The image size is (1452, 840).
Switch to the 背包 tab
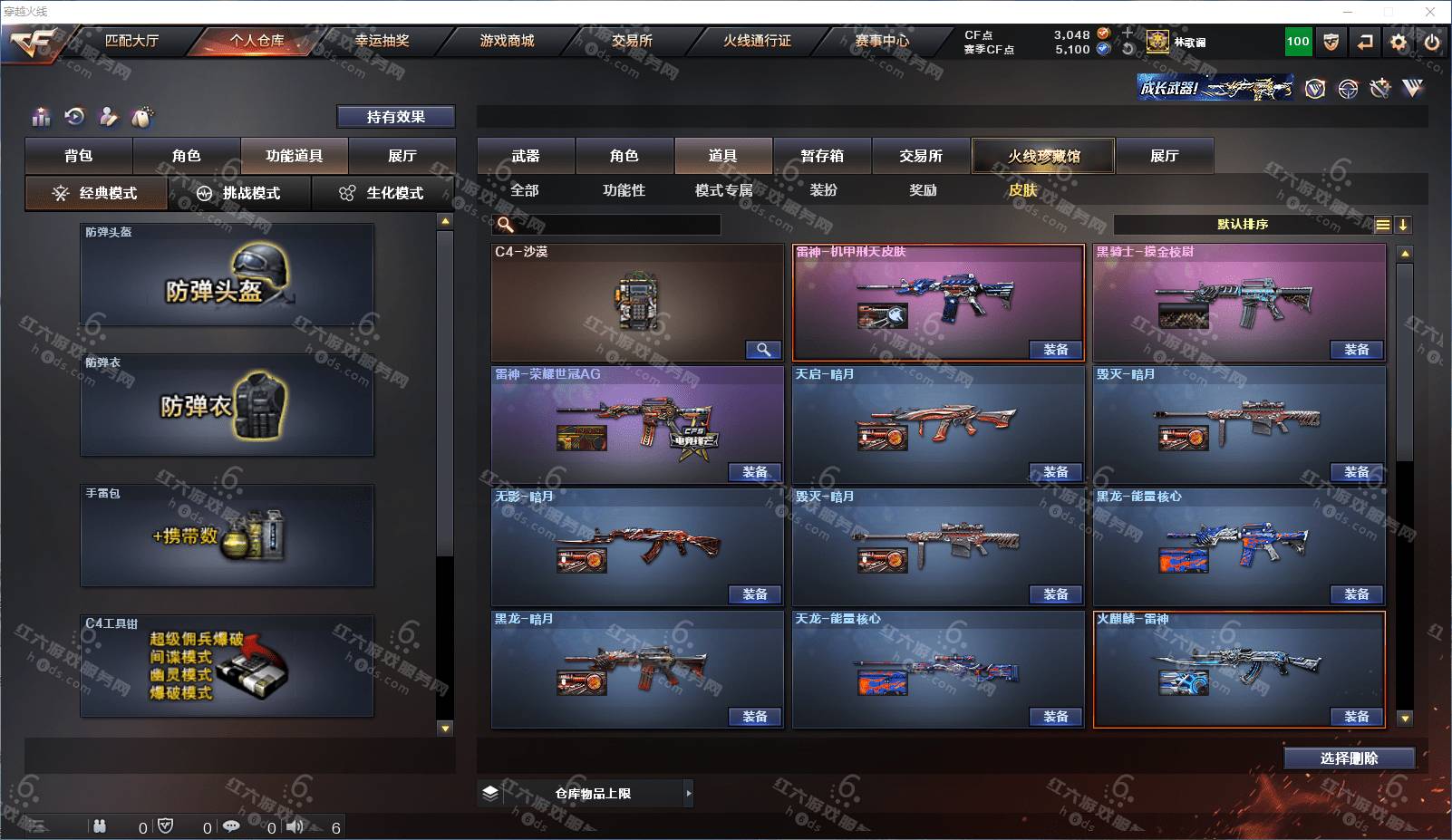click(x=79, y=156)
